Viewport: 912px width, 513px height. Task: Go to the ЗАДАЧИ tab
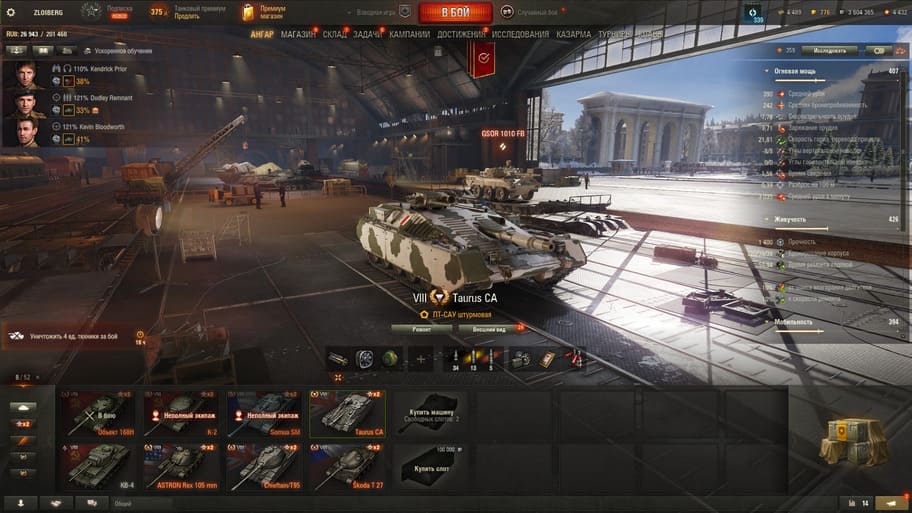(367, 34)
